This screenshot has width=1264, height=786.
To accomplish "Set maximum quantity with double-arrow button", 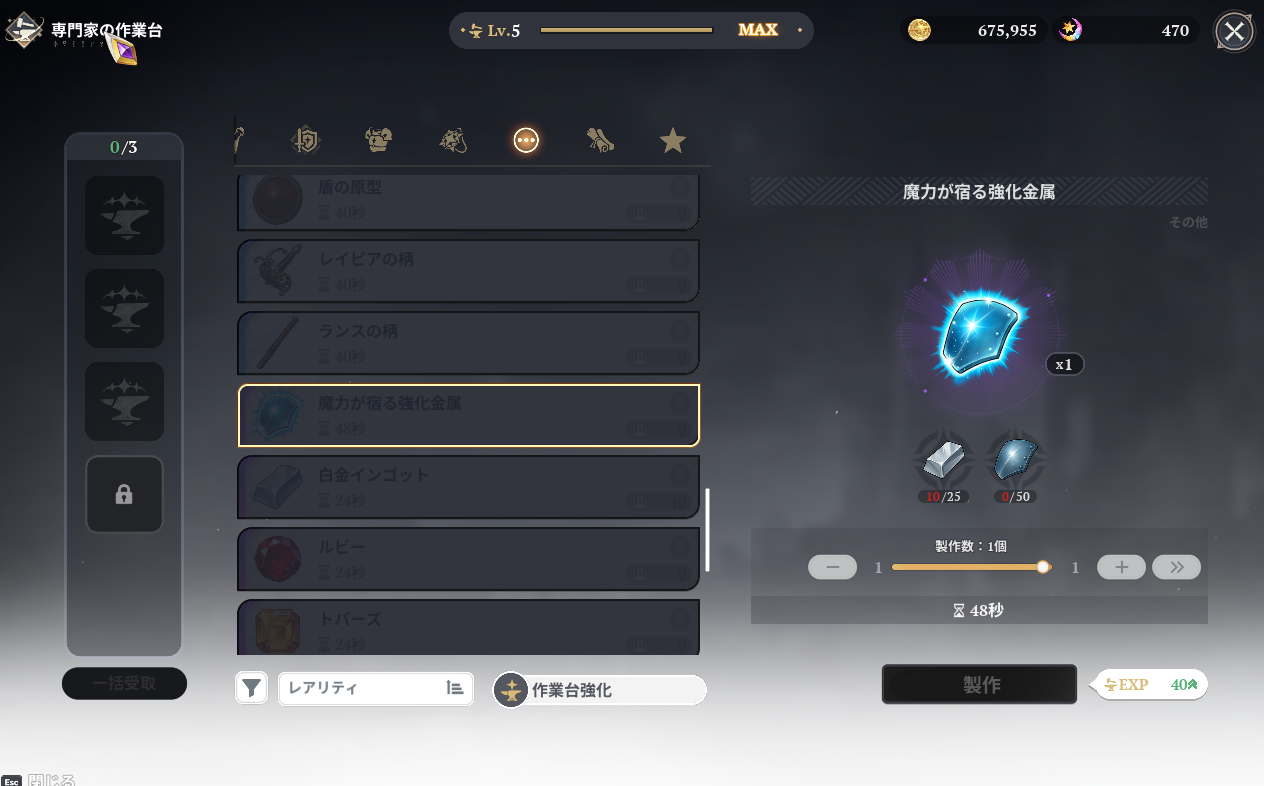I will (x=1176, y=567).
